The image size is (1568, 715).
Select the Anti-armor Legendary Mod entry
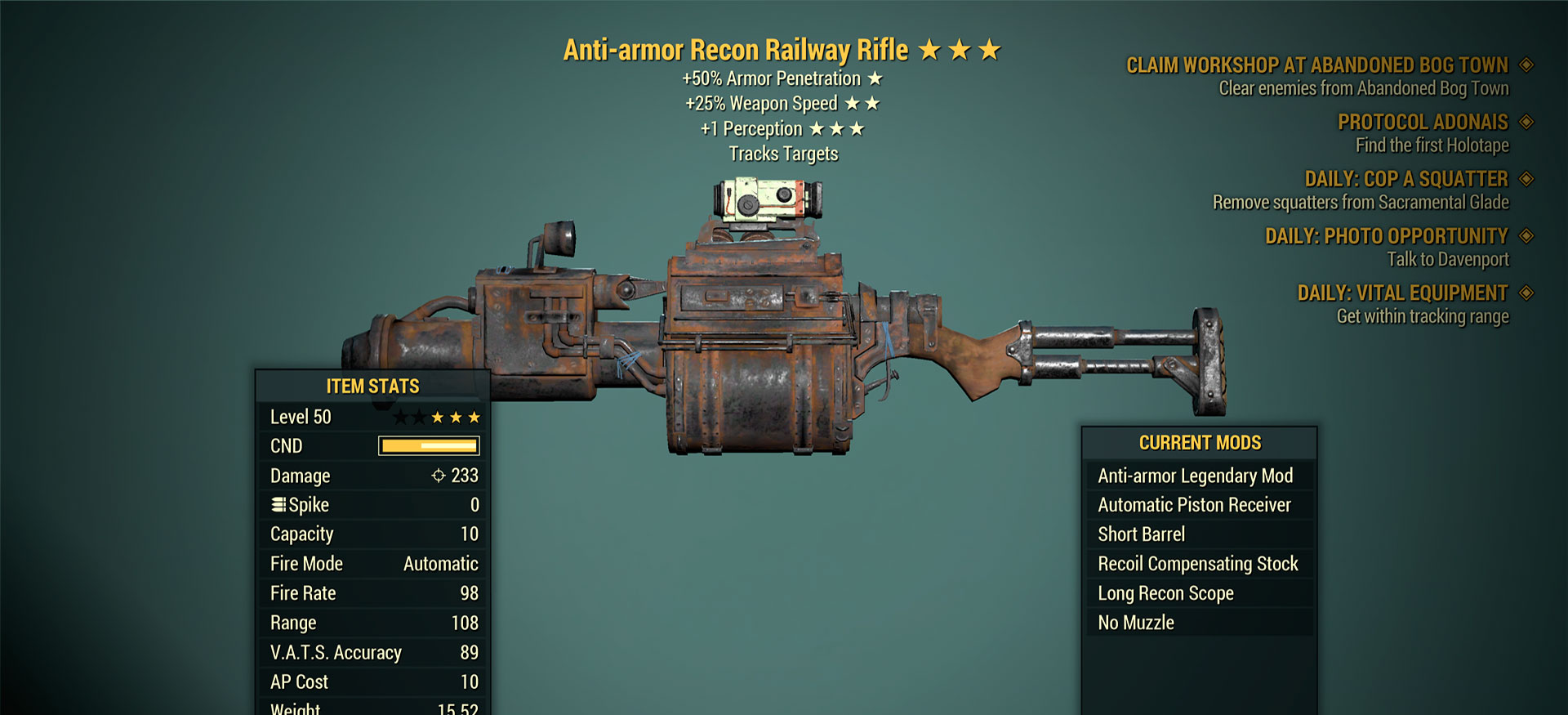pos(1195,476)
